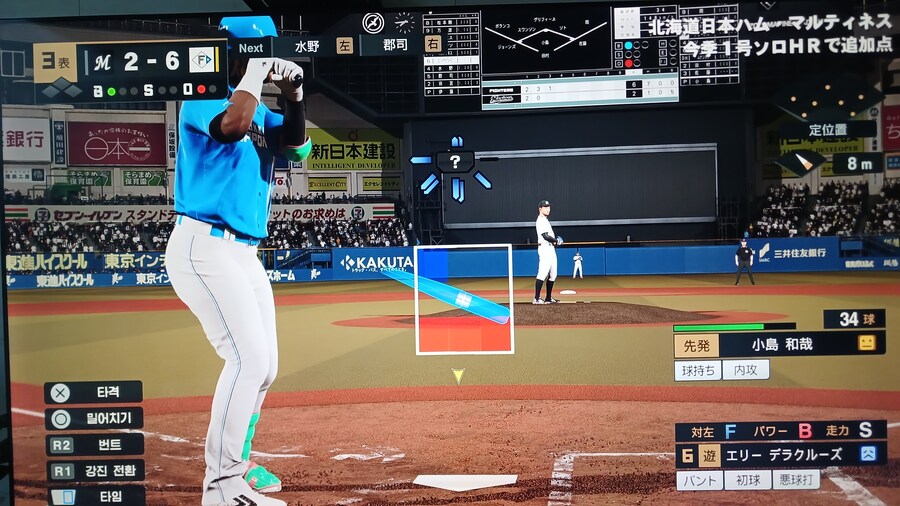Select the 定位置 fielder positioning indicator
The height and width of the screenshot is (506, 900).
pos(828,129)
